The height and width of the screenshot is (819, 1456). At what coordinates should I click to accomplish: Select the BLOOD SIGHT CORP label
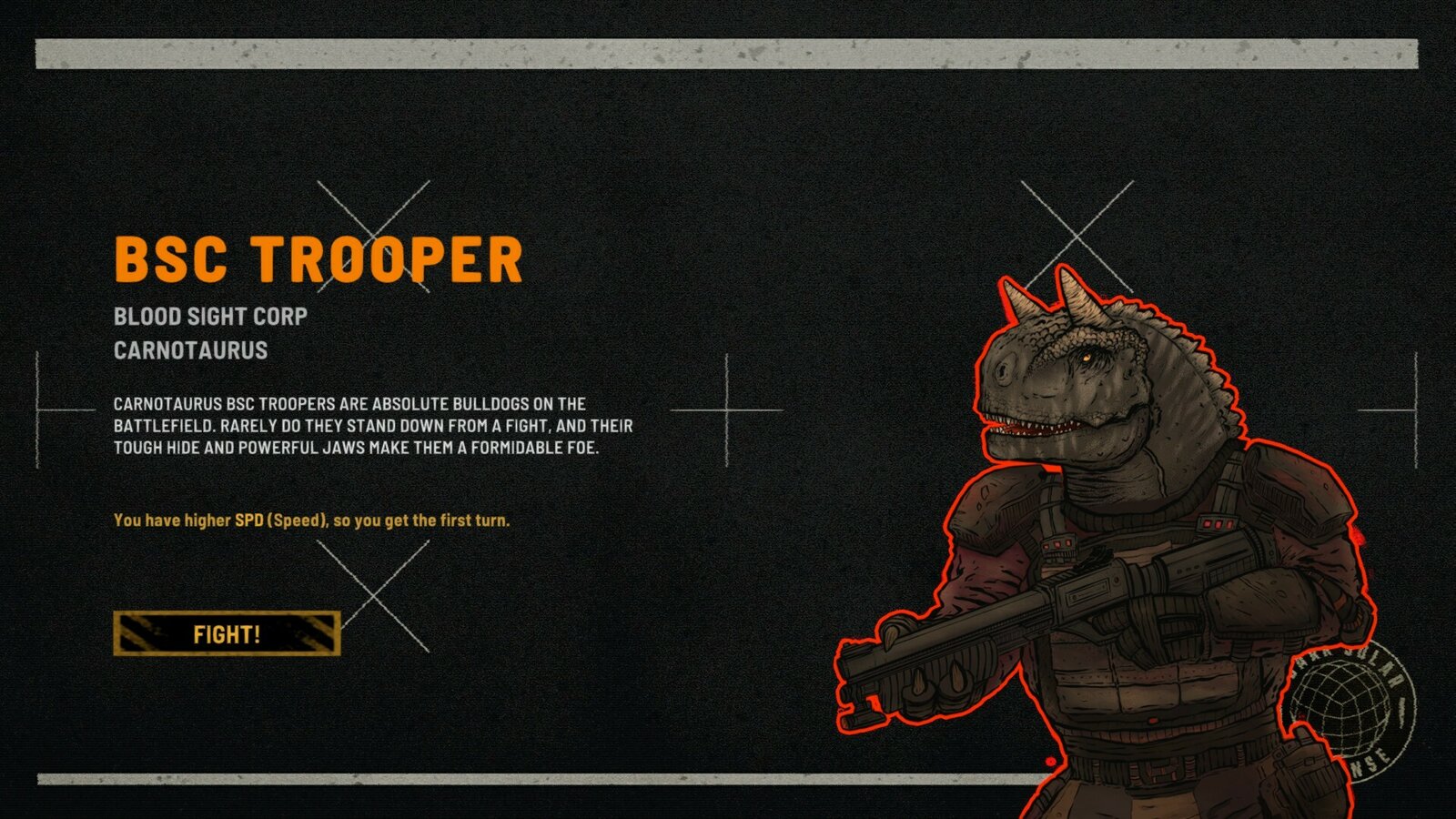[x=210, y=318]
